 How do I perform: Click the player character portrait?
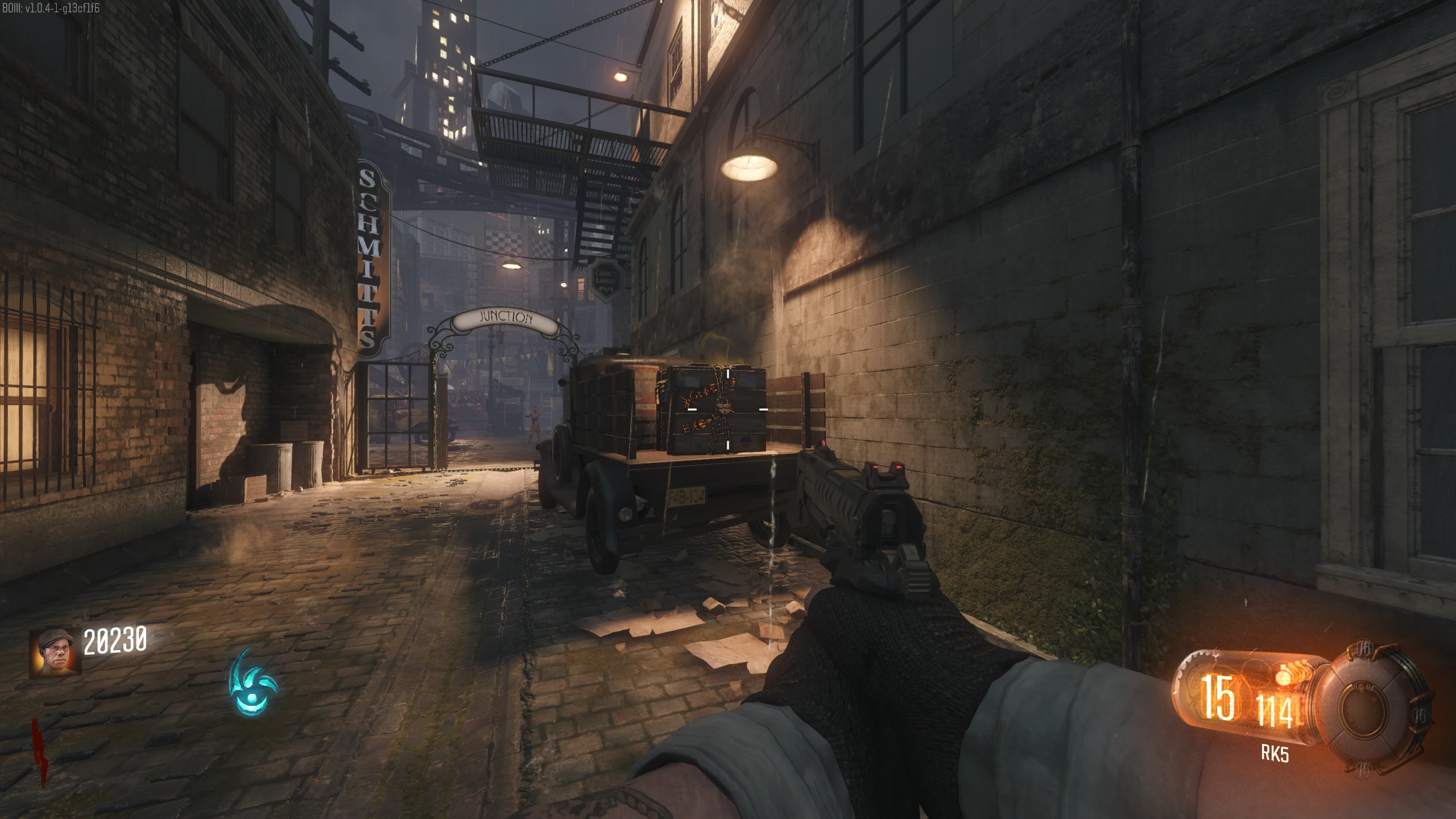55,652
